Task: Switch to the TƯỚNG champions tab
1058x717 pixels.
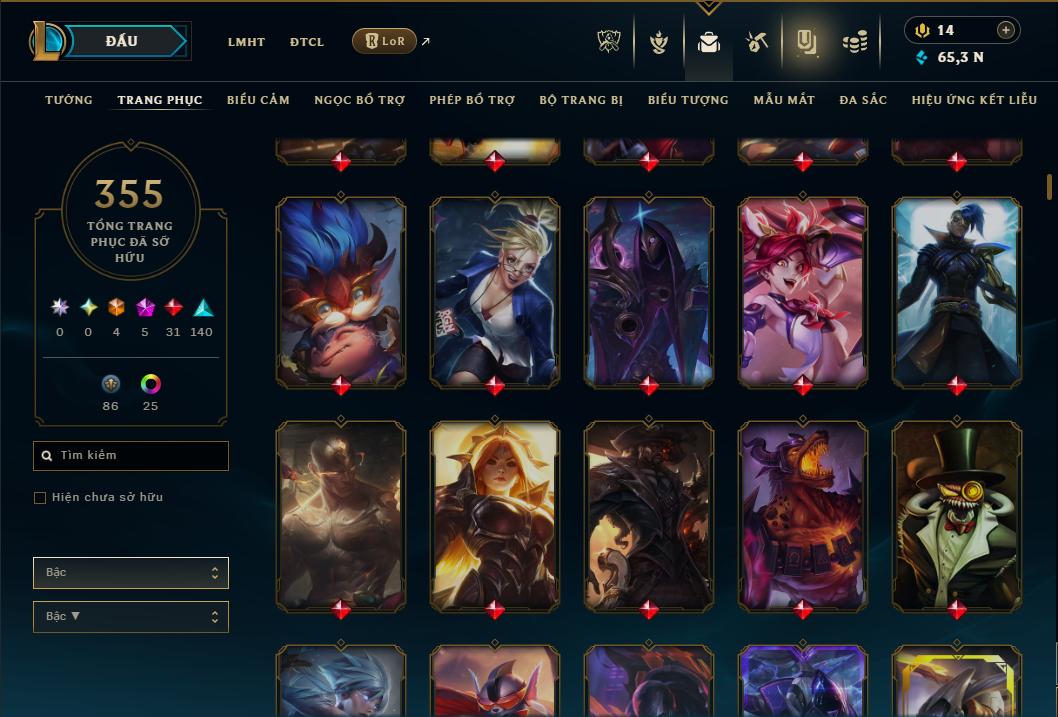Action: (x=69, y=100)
